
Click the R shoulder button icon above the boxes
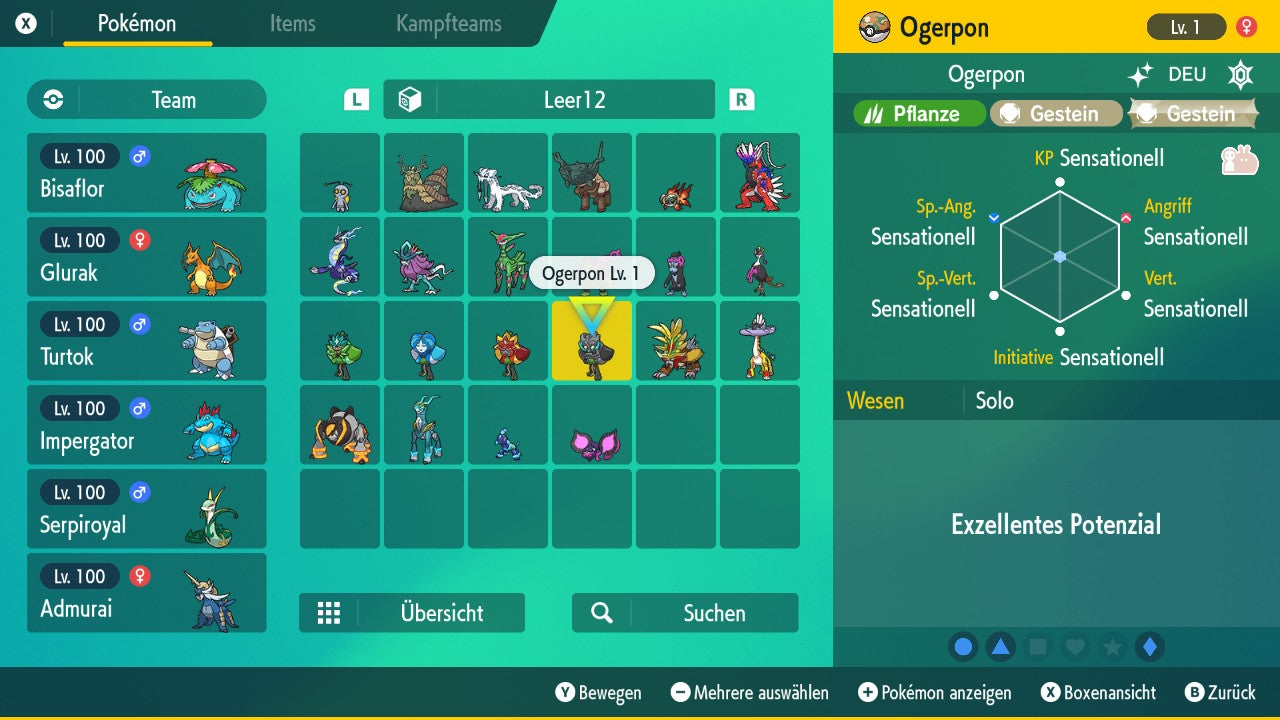pyautogui.click(x=741, y=99)
